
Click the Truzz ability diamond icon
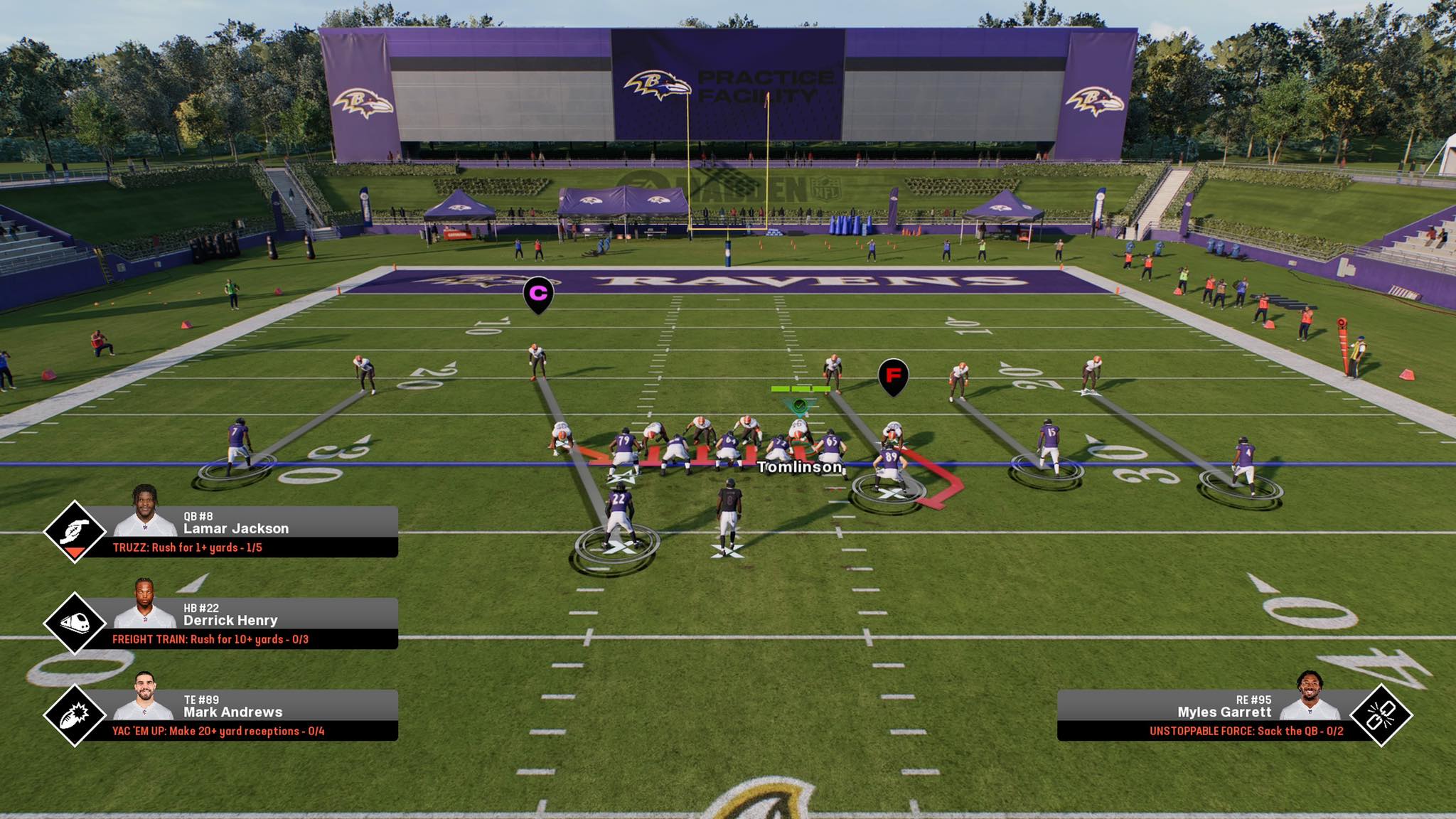coord(75,532)
